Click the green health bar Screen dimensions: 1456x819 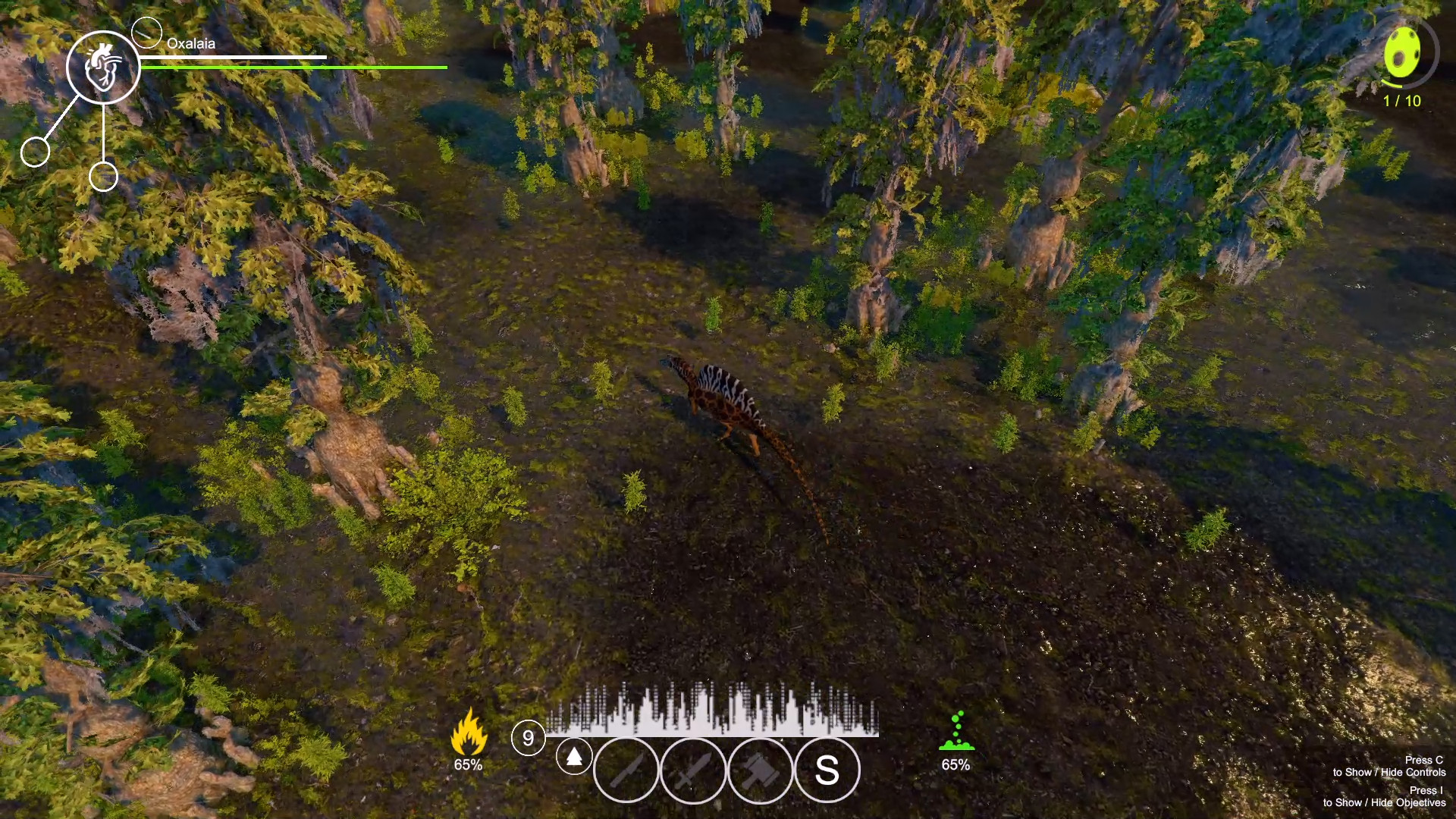click(296, 67)
